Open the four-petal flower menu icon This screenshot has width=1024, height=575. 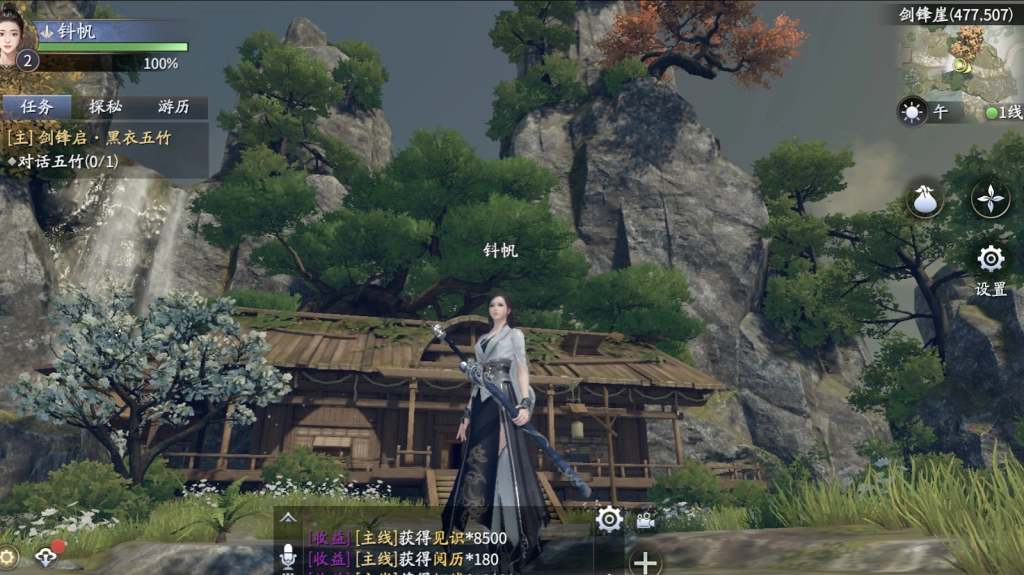click(990, 199)
